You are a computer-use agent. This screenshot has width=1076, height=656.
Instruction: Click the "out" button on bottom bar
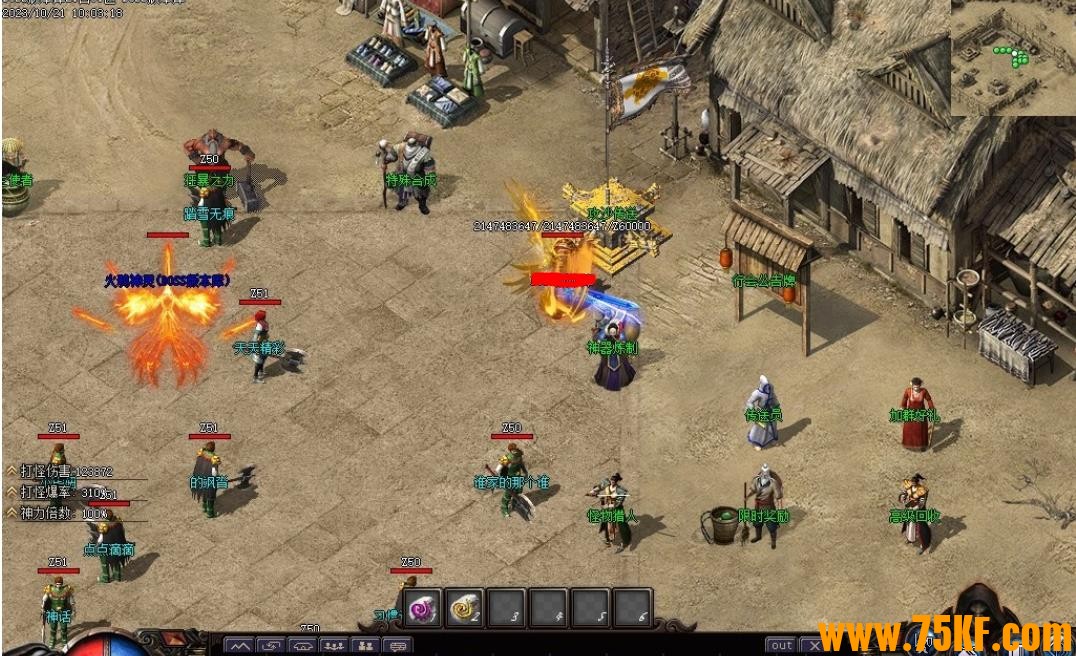click(782, 646)
